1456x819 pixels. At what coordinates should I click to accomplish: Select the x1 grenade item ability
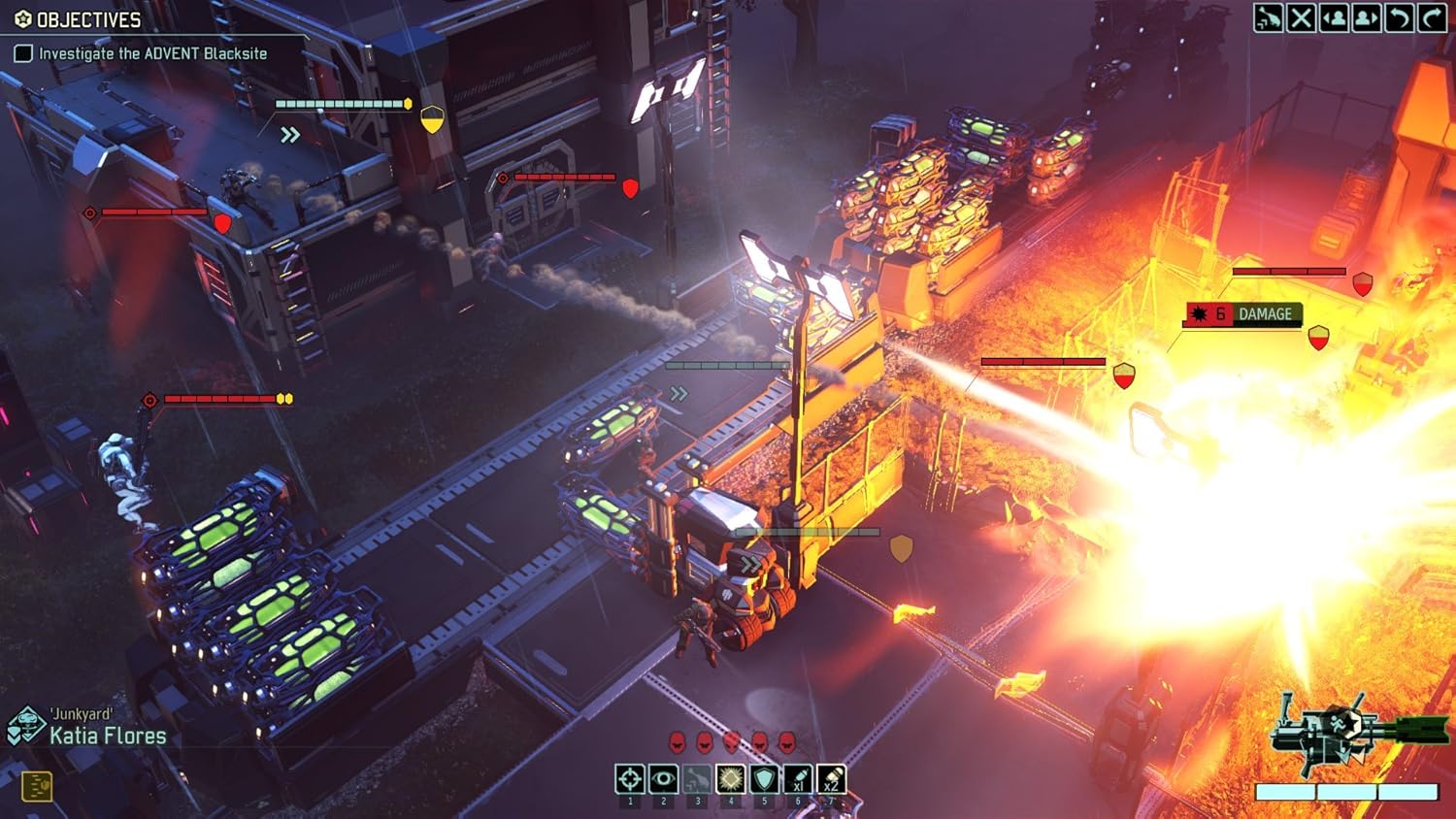(797, 778)
